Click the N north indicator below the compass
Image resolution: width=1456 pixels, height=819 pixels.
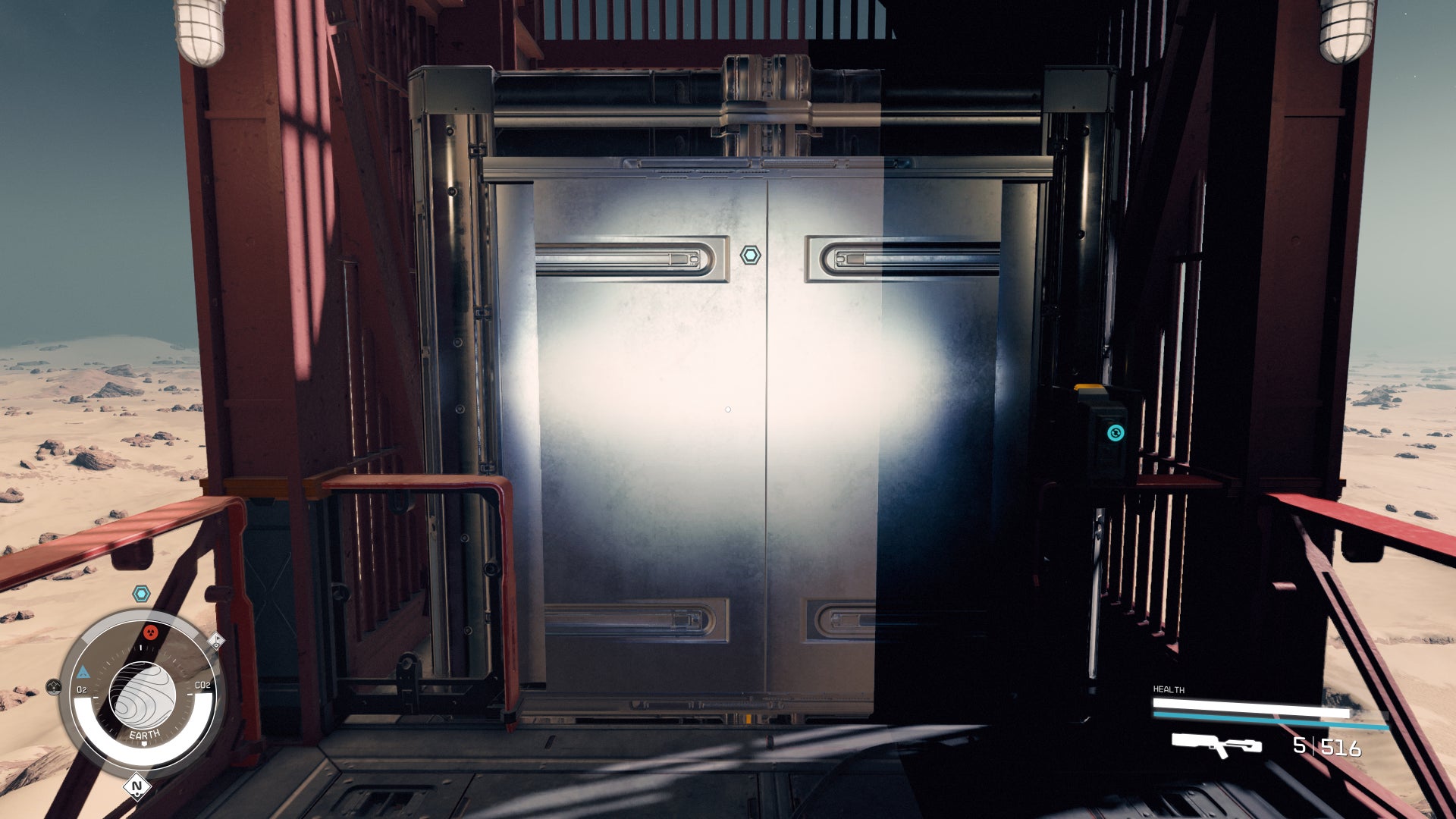tap(136, 786)
